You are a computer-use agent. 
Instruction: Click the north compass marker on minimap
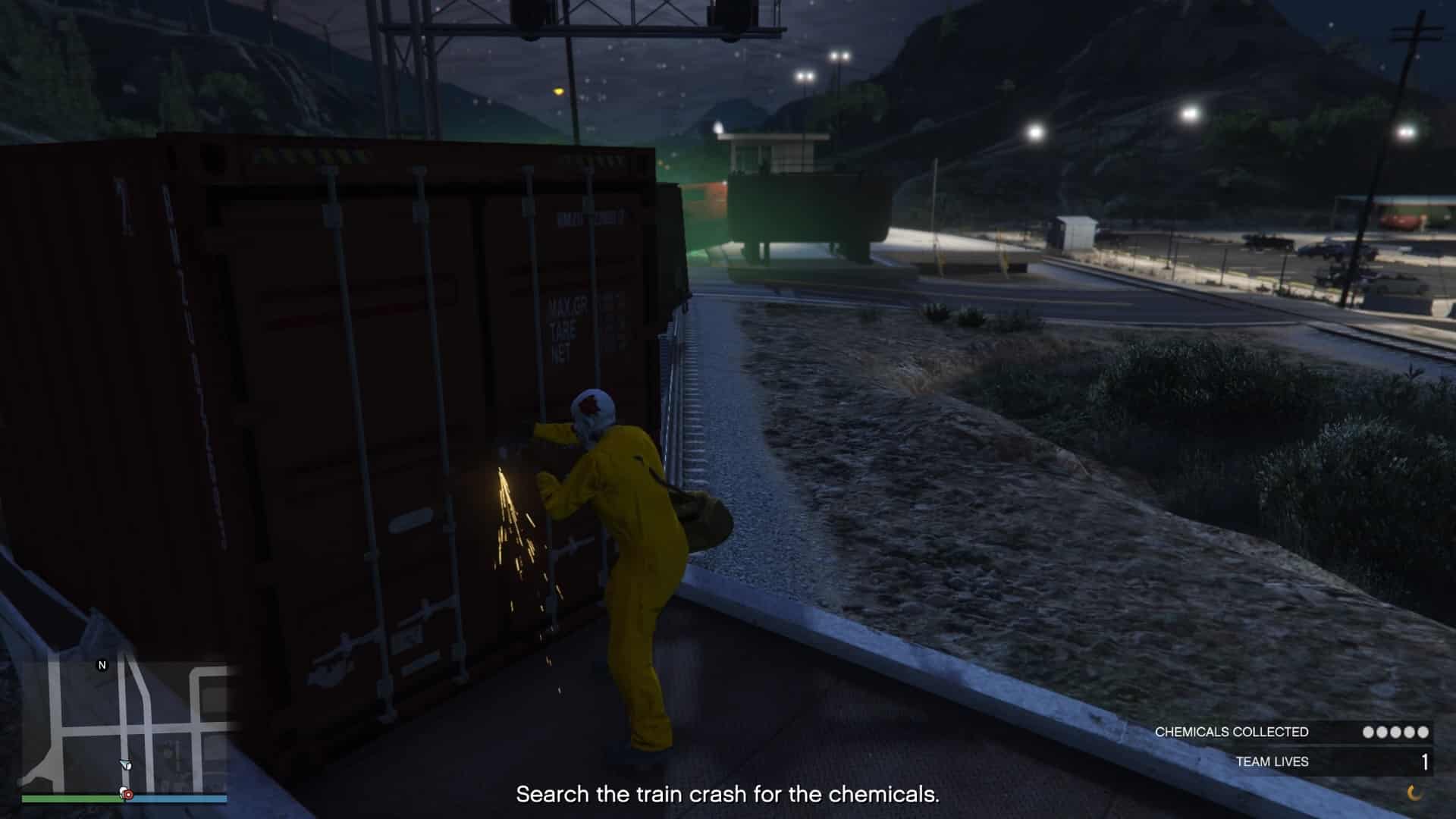pos(102,665)
